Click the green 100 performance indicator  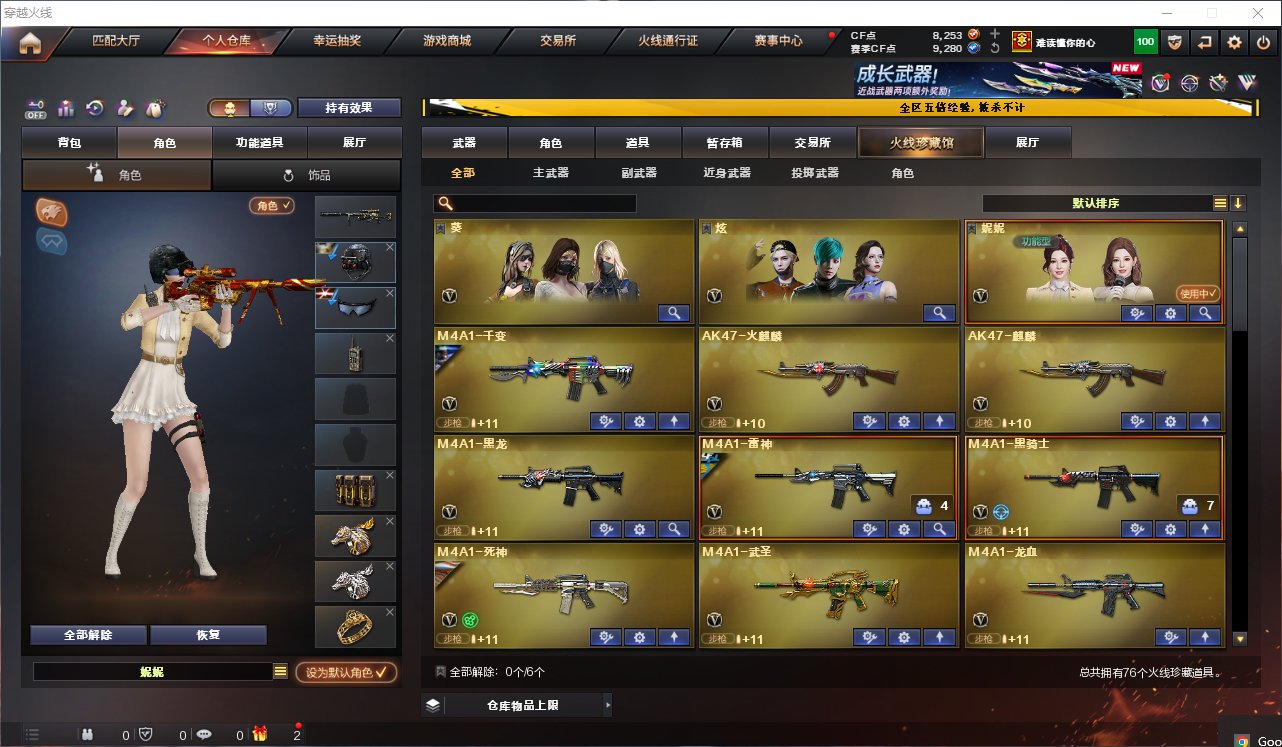1144,41
